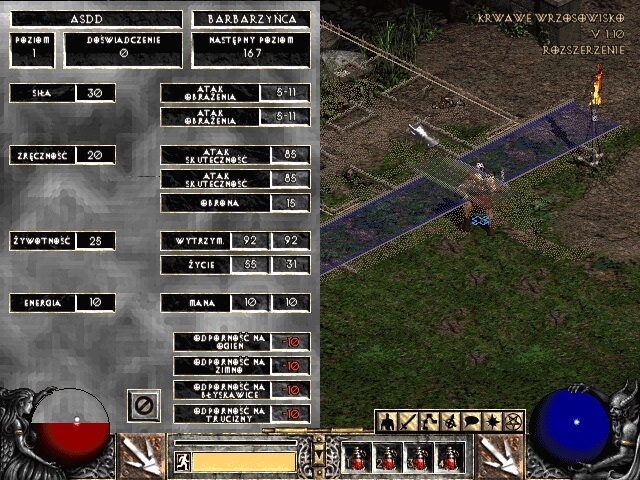Click the character silhouette mini-panel icon
The height and width of the screenshot is (480, 640).
tap(386, 422)
